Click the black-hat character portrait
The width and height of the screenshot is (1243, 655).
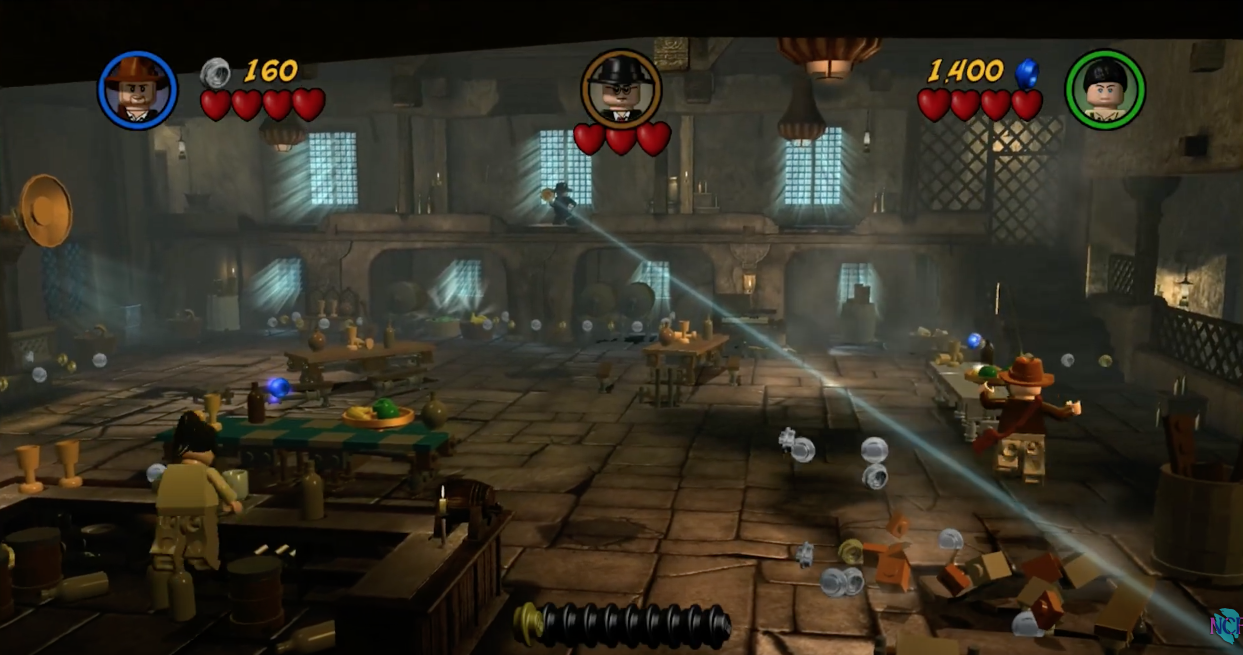621,88
